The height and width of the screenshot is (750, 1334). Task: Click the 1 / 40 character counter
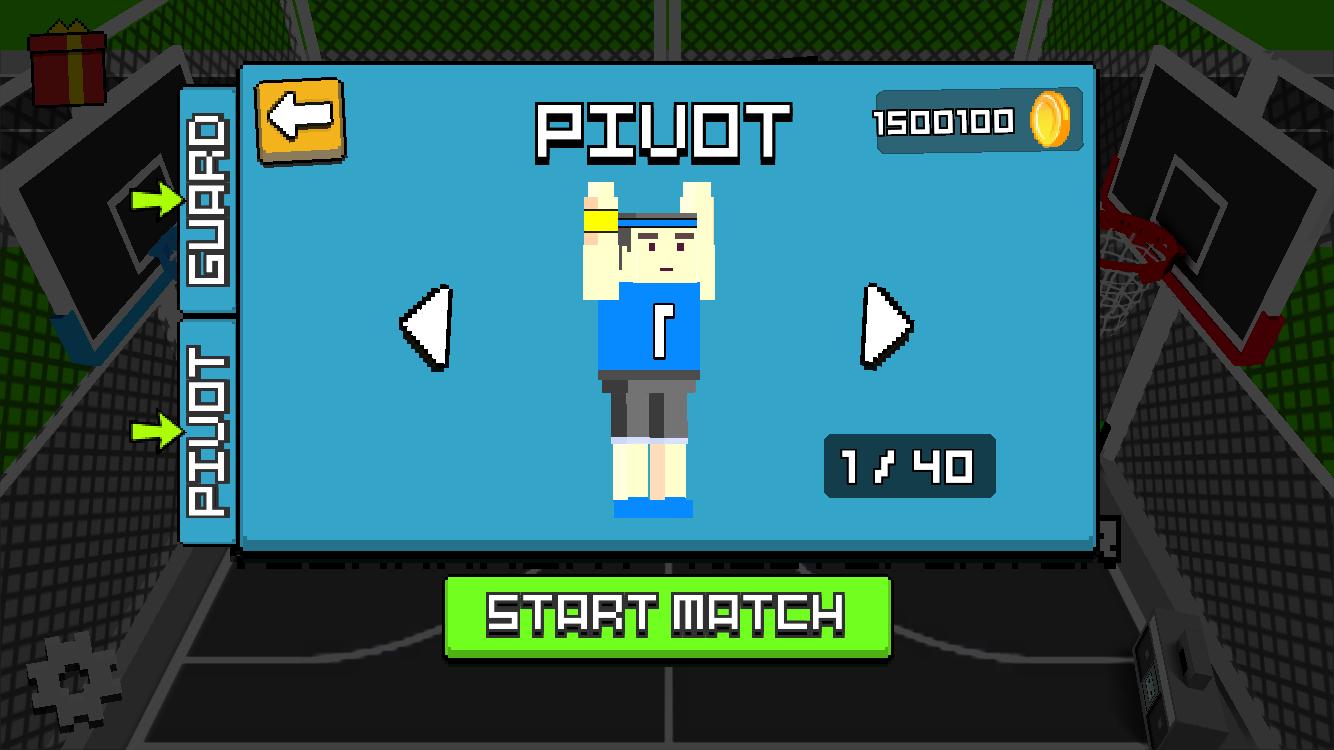coord(908,464)
